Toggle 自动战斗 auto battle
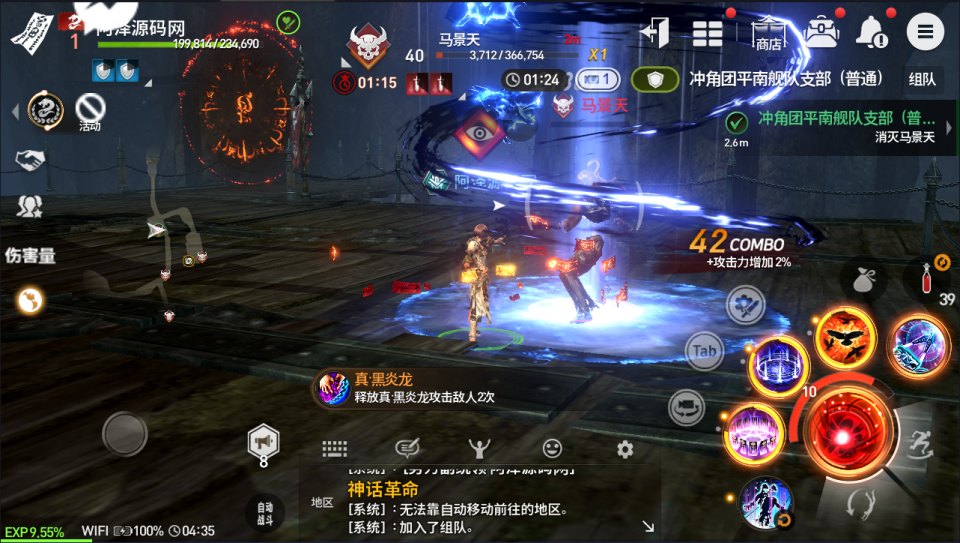The image size is (960, 543). [x=264, y=512]
